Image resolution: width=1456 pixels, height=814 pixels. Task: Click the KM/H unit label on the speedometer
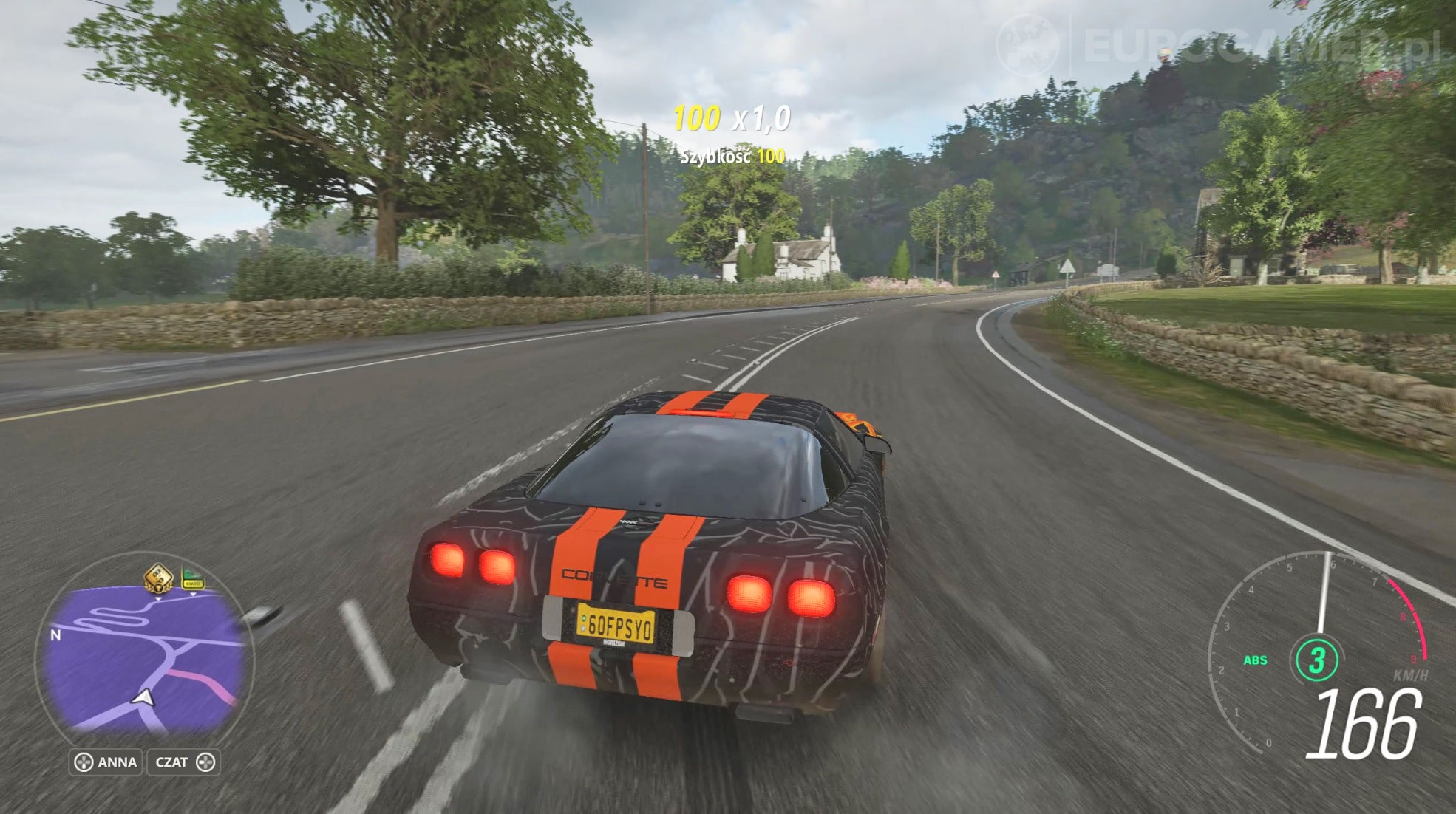(x=1411, y=675)
